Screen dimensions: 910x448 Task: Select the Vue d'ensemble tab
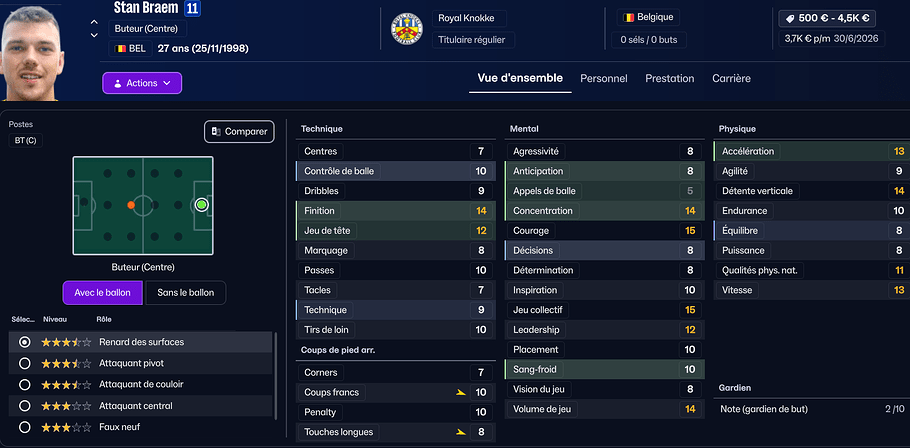[x=520, y=78]
